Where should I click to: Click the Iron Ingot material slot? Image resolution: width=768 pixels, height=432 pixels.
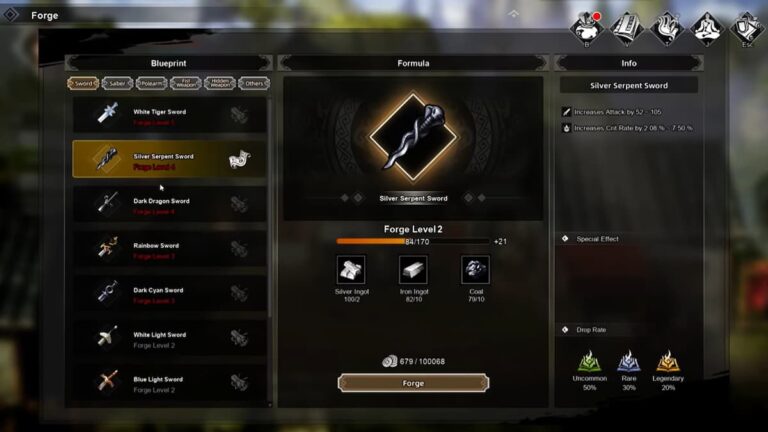tap(413, 270)
